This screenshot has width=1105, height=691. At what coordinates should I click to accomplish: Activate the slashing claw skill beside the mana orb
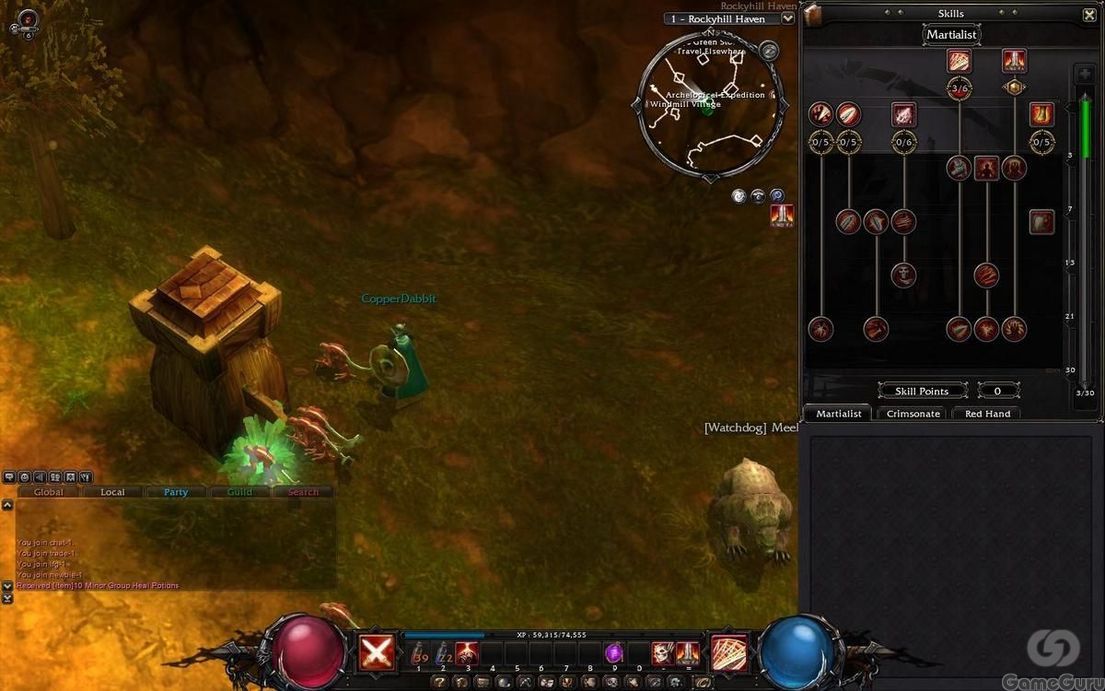click(728, 653)
